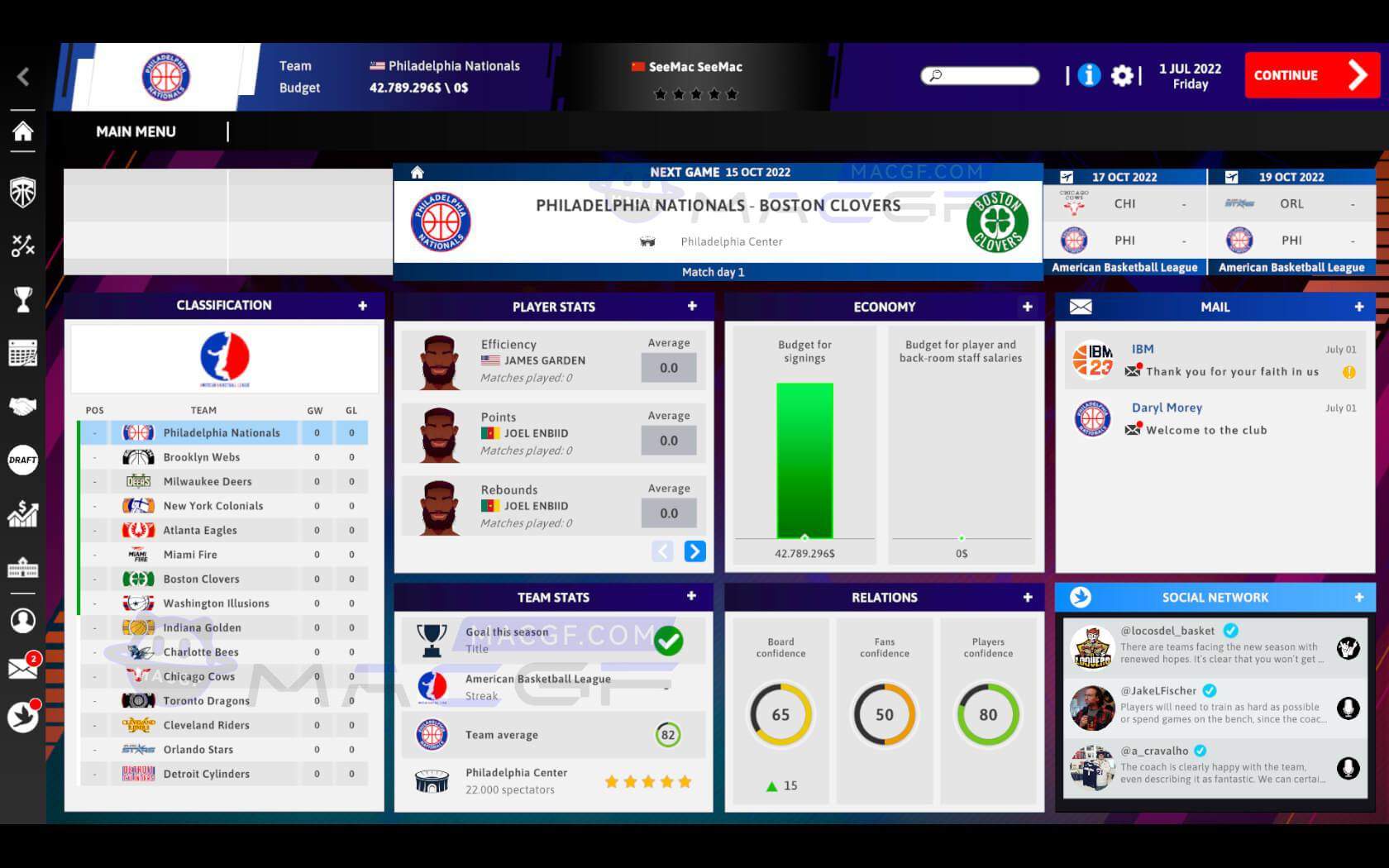The image size is (1389, 868).
Task: Expand the ECONOMY panel
Action: (1027, 307)
